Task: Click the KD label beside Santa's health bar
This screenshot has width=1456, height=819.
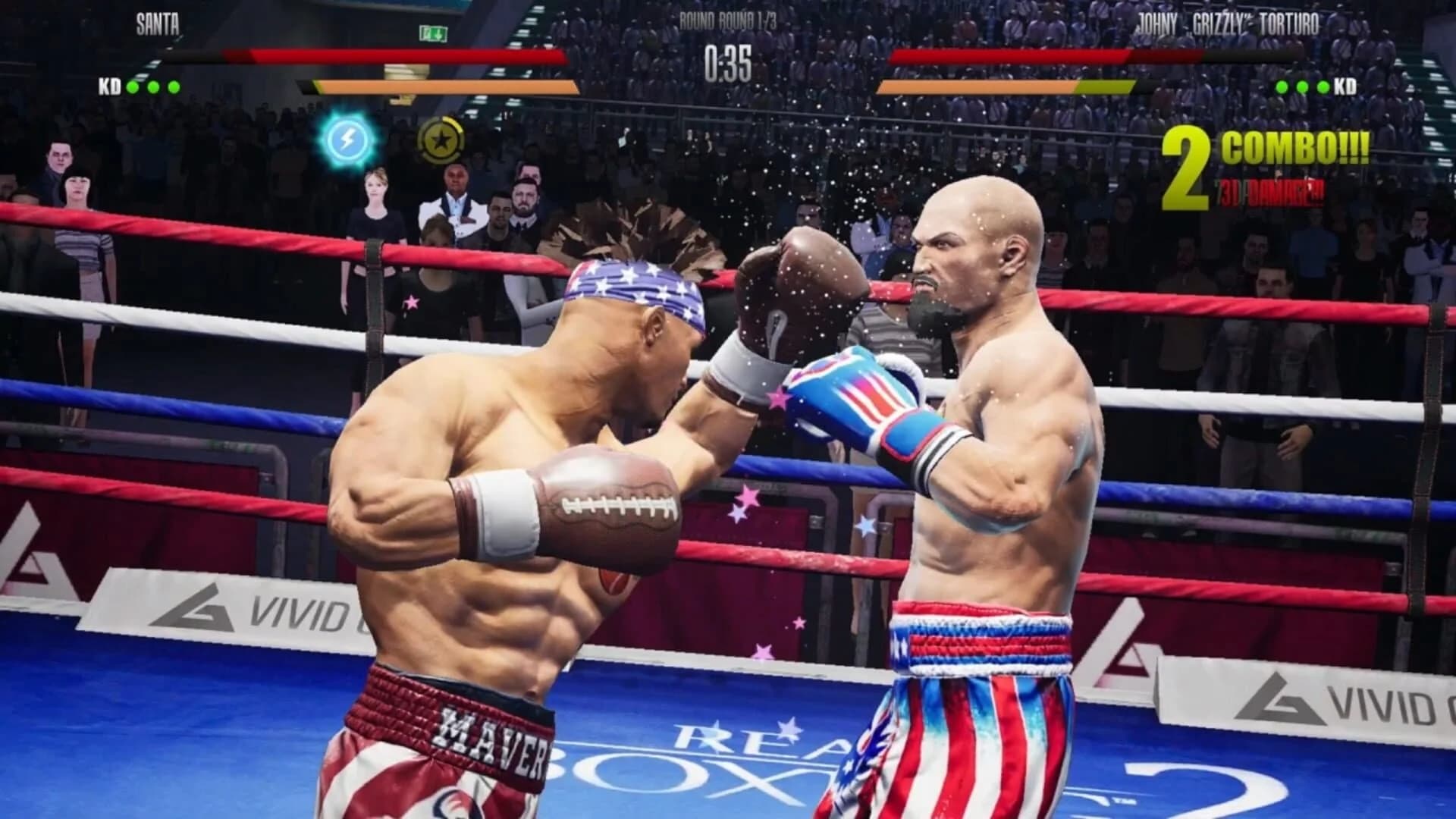Action: [108, 87]
